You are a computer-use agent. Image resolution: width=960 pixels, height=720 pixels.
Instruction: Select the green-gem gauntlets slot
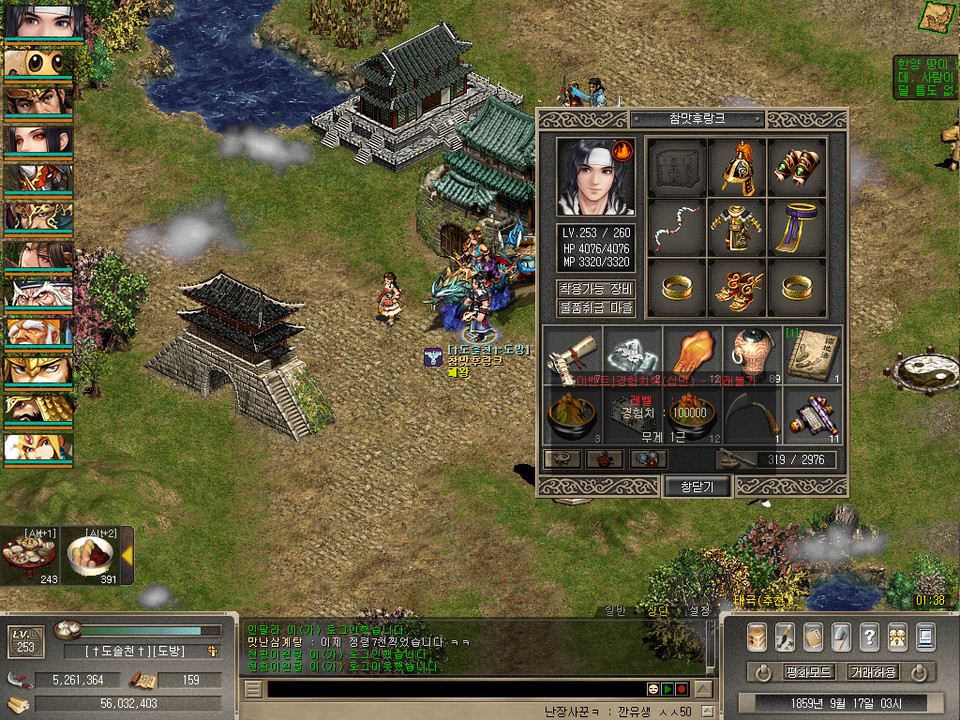click(x=796, y=168)
